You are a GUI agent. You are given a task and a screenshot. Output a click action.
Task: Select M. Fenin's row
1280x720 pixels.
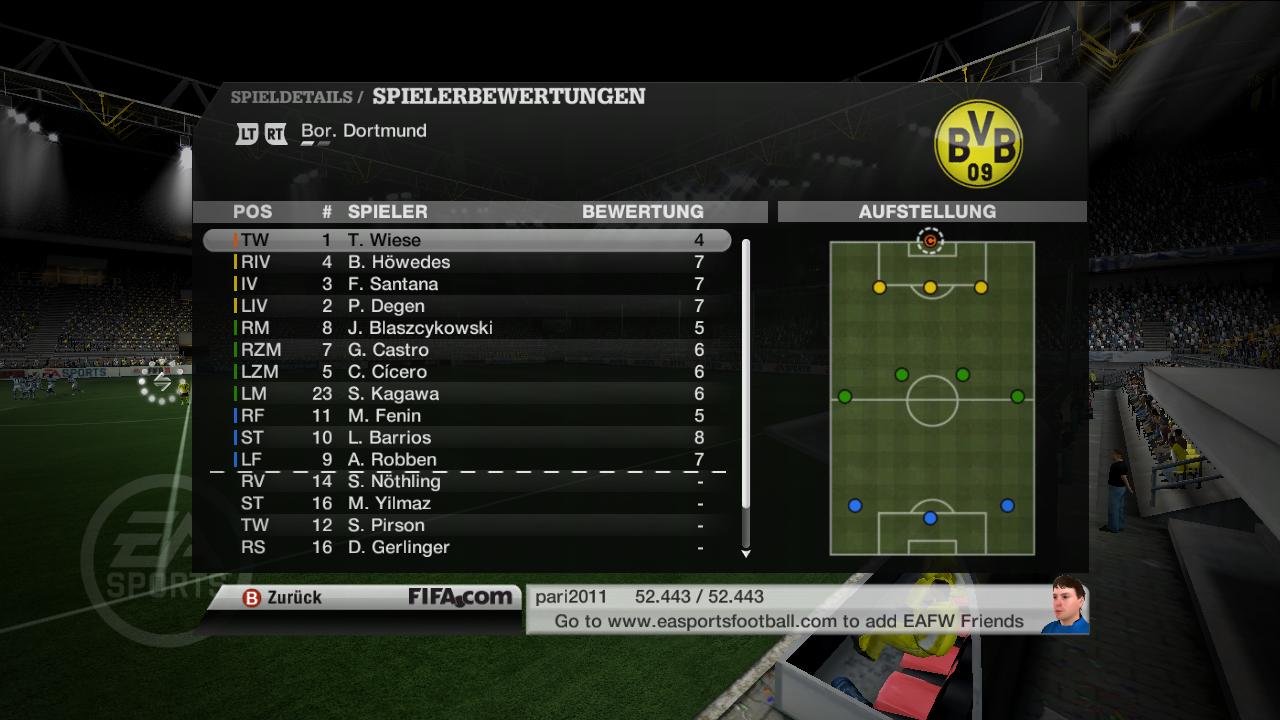pyautogui.click(x=466, y=416)
